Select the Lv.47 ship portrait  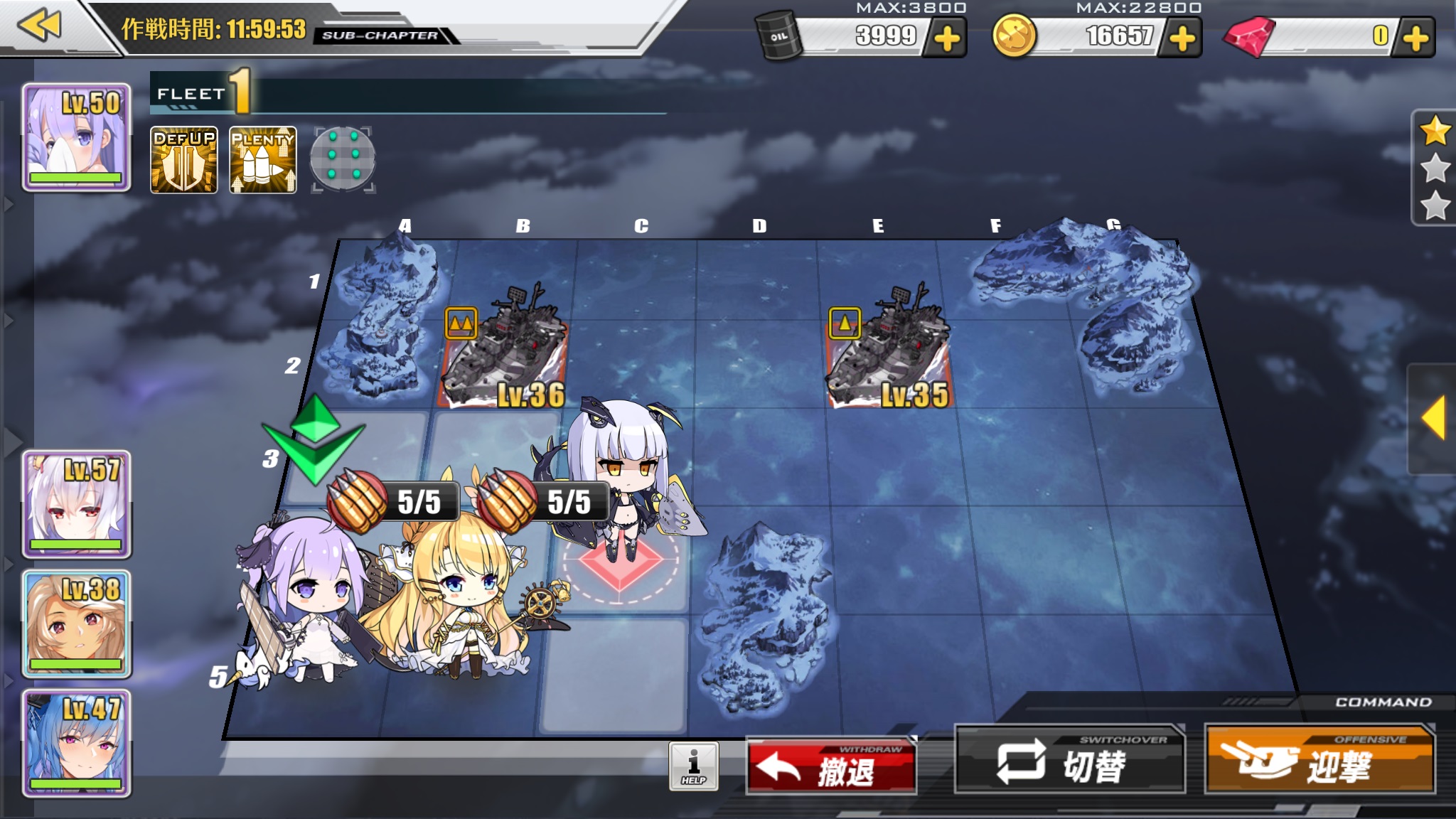[x=77, y=743]
